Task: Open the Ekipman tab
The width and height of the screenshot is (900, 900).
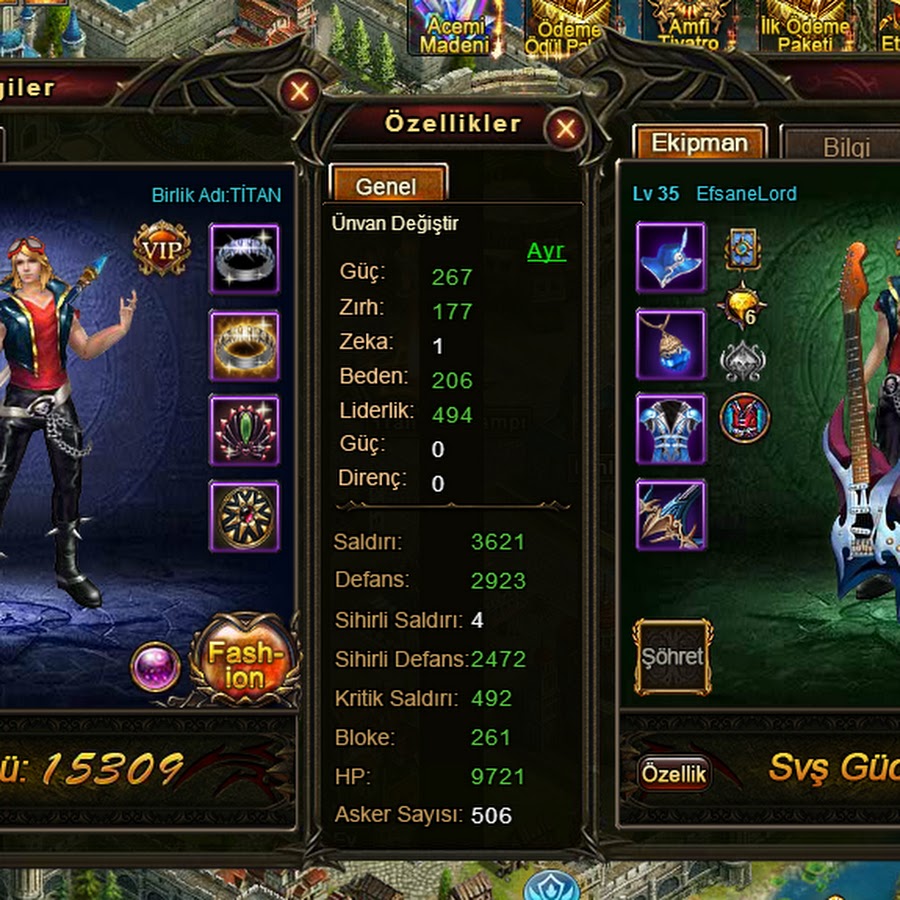Action: click(700, 143)
